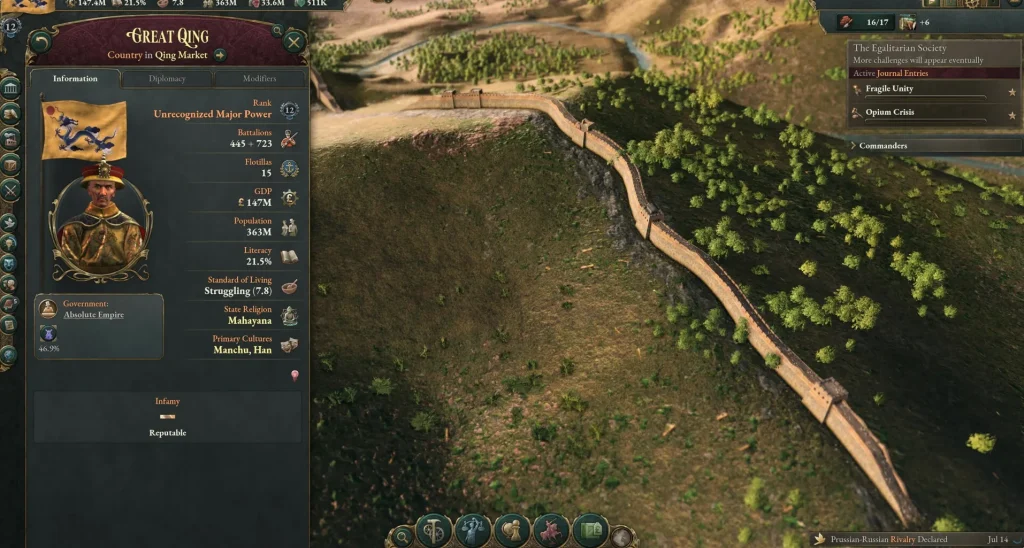Select the Information tab

pos(75,78)
